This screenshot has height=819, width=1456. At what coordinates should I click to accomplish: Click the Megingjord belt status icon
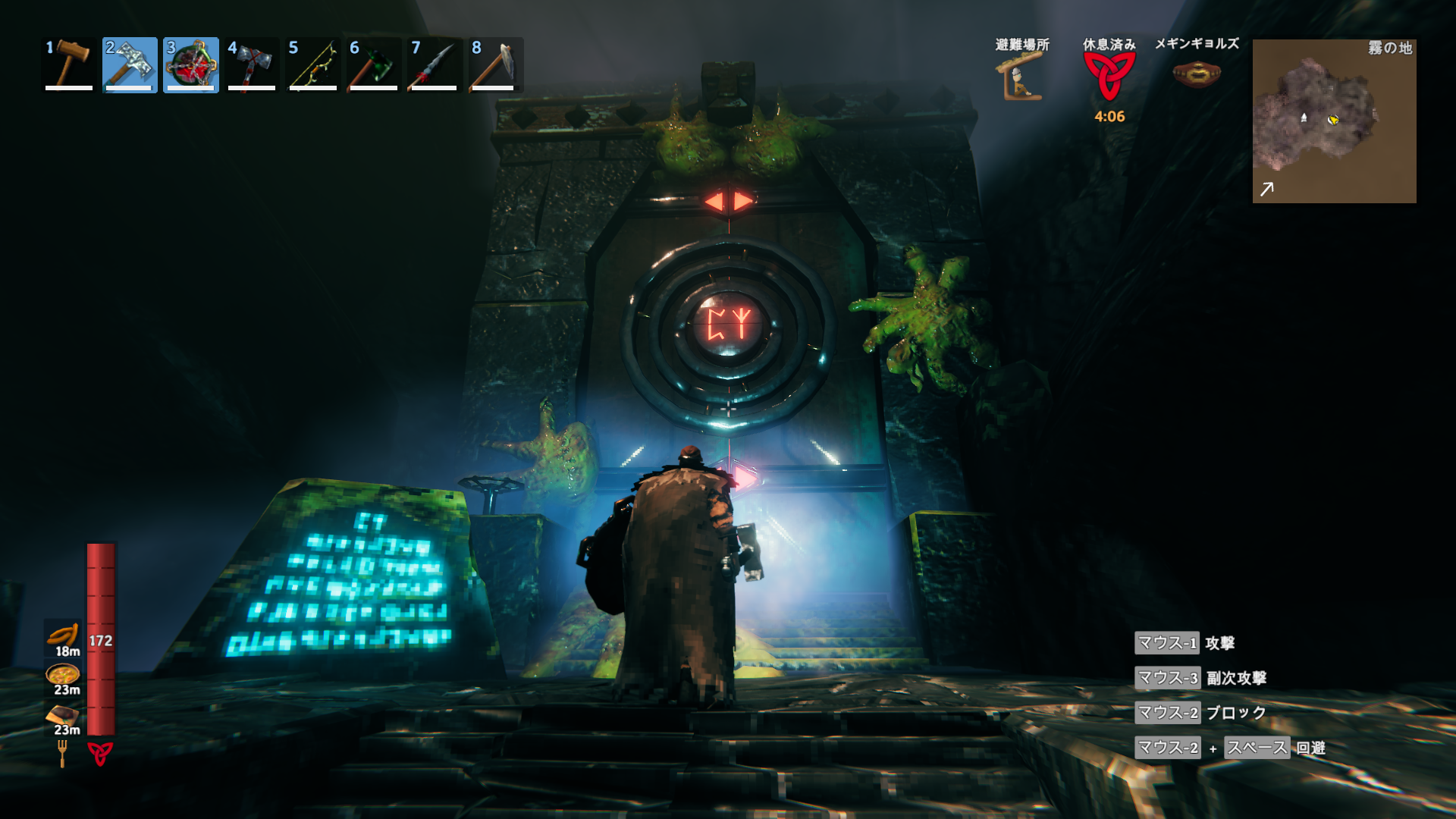click(x=1196, y=74)
